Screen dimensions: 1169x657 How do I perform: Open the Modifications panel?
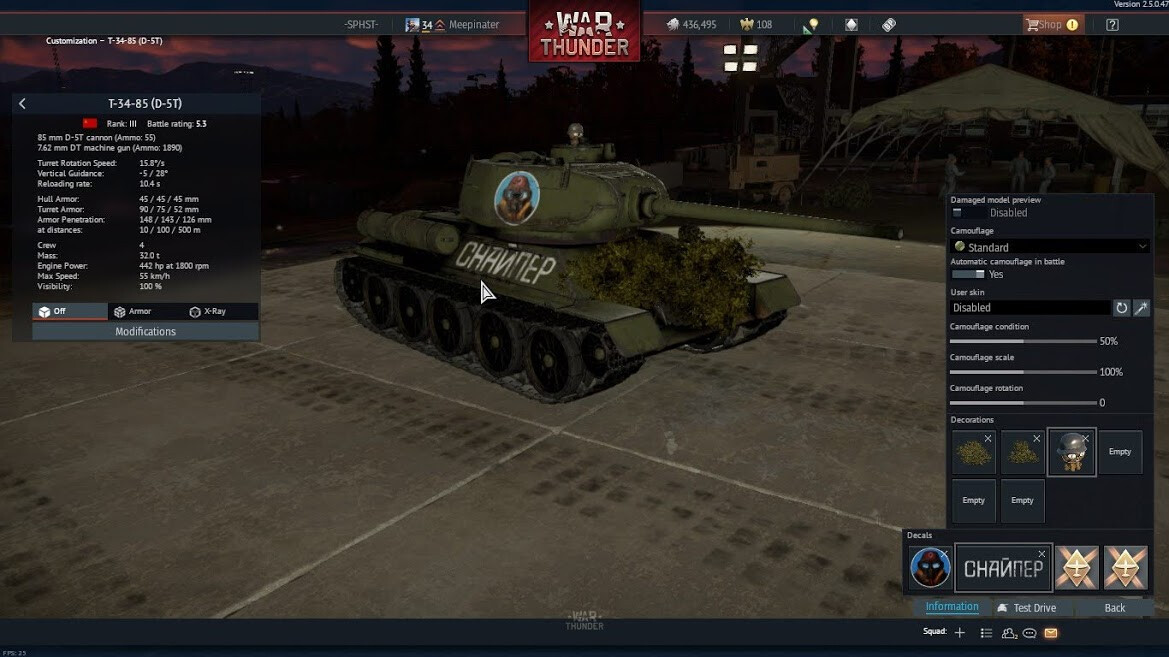(x=145, y=332)
